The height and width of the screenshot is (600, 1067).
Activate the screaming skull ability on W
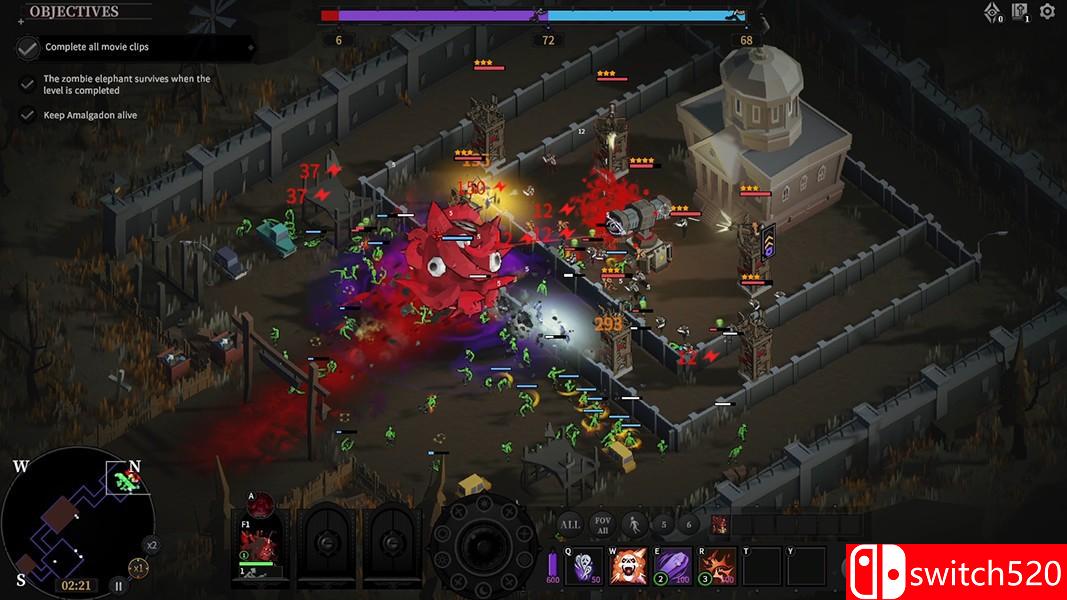pos(627,565)
